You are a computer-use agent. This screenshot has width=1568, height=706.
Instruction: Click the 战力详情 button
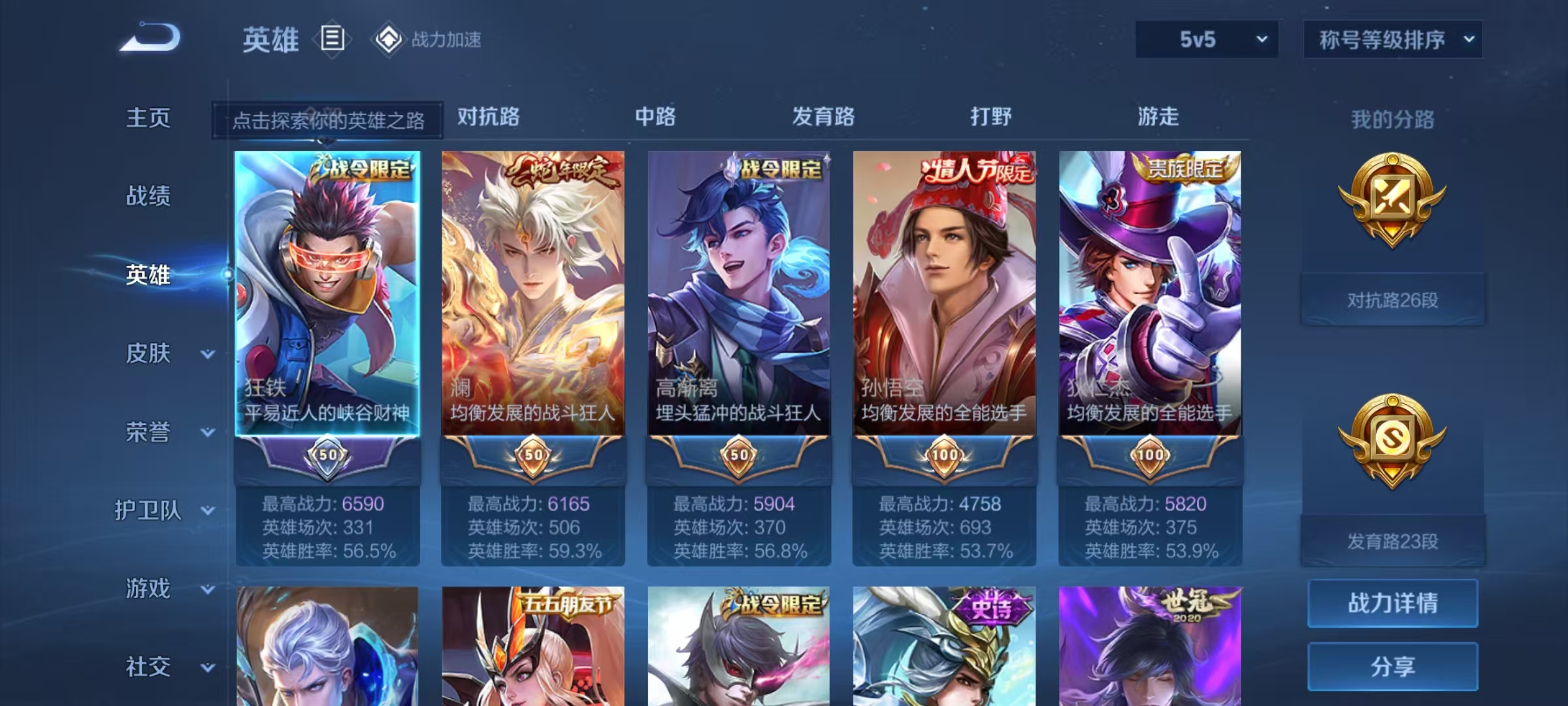click(x=1392, y=603)
